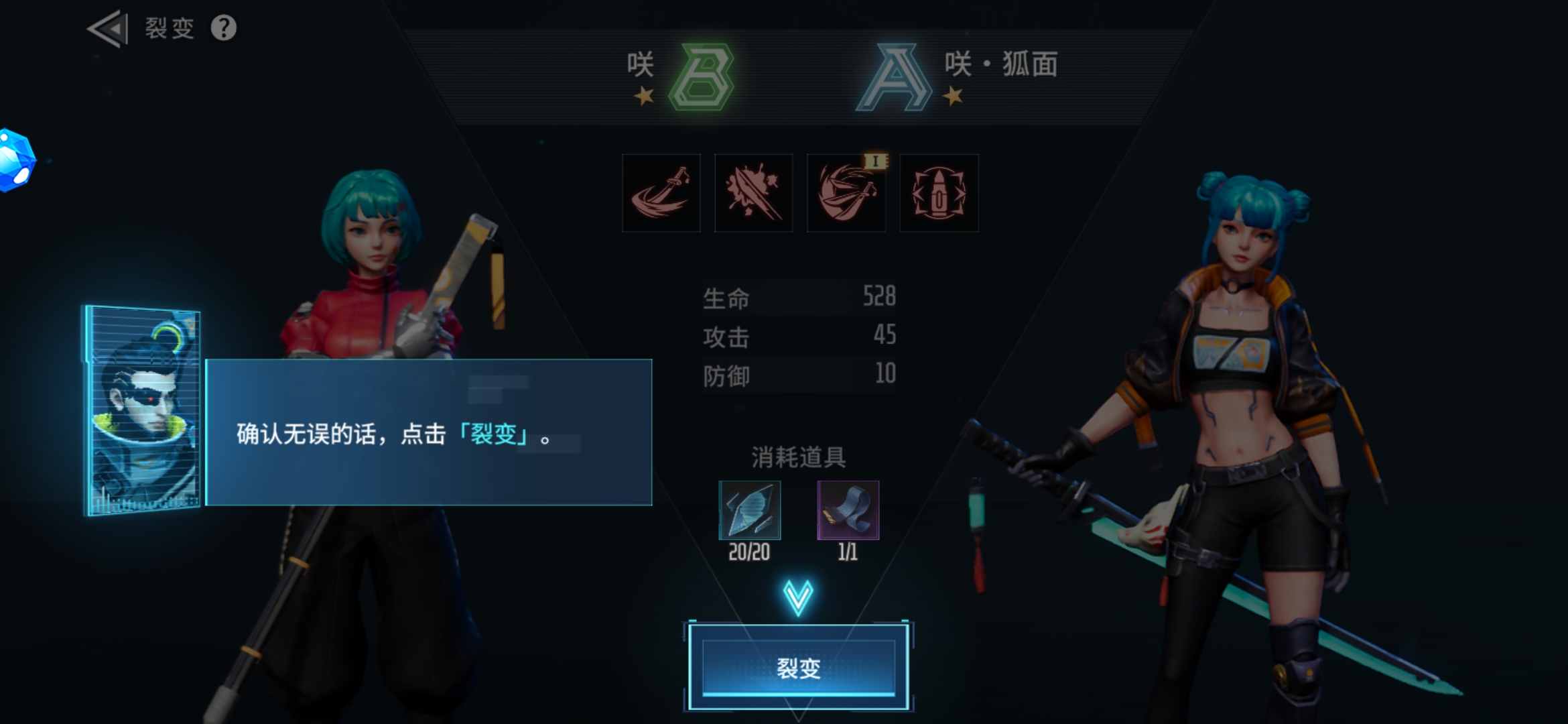The width and height of the screenshot is (1568, 724).
Task: Click the 「裂变」 link in the dialog text
Action: click(493, 436)
